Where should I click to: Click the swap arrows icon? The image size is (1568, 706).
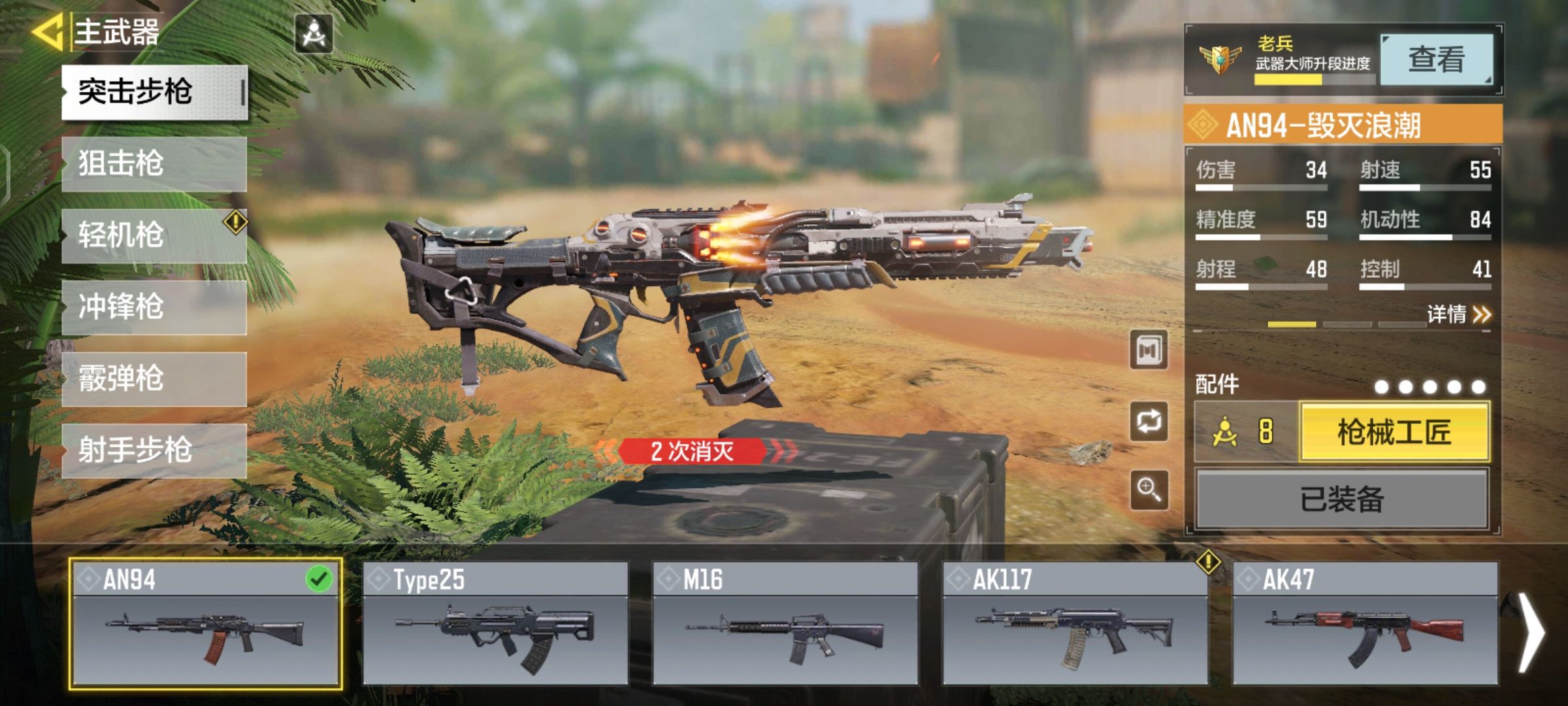point(1149,422)
